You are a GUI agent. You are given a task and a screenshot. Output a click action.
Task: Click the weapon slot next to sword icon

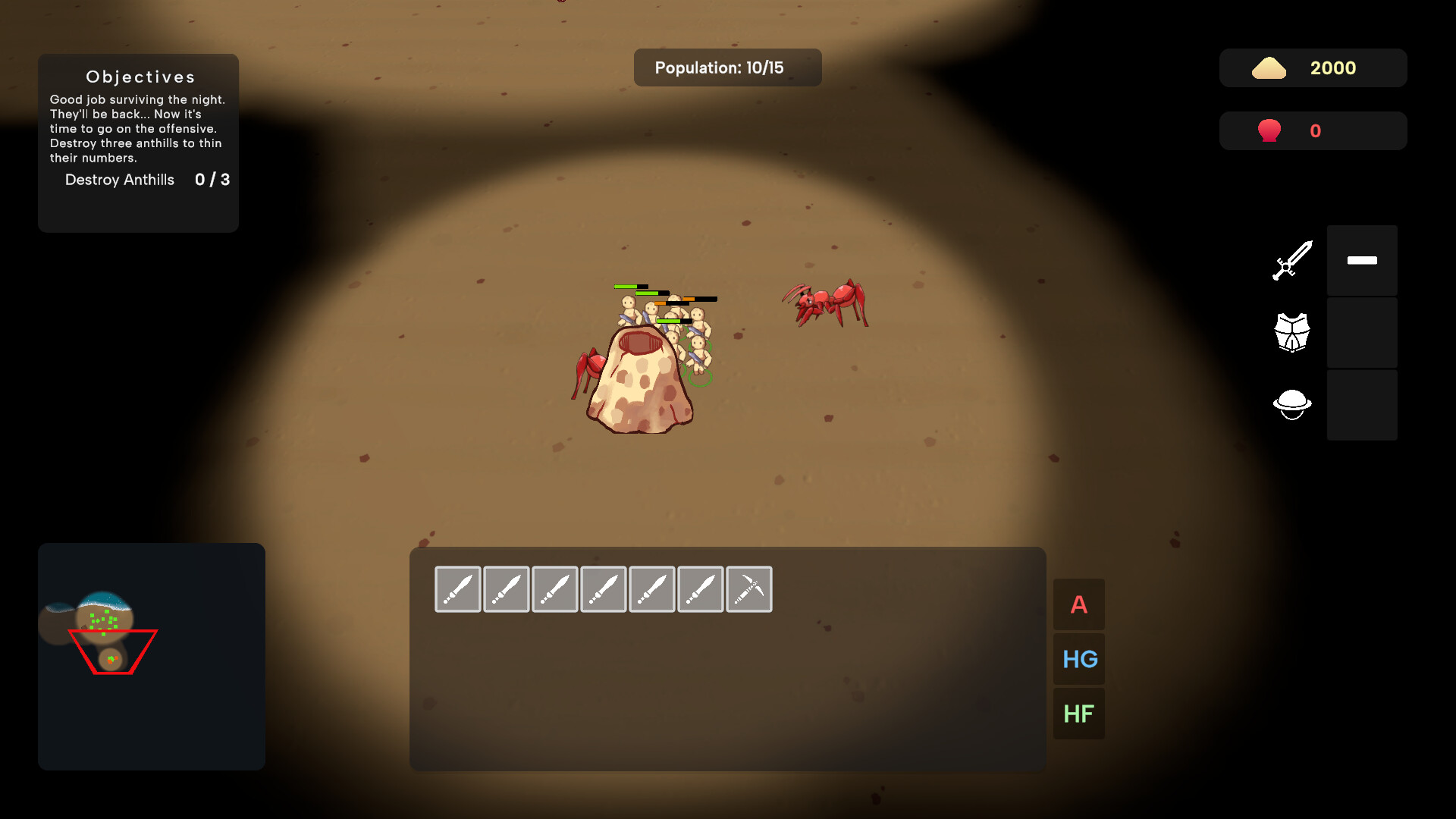[x=1361, y=260]
